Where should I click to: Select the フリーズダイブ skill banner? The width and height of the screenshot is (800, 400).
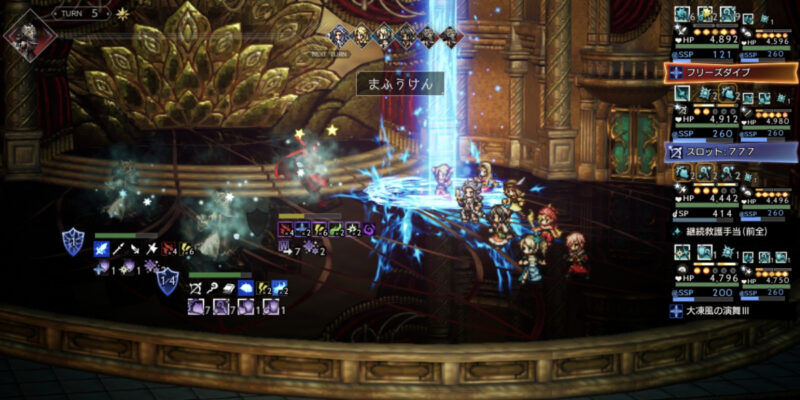point(730,72)
